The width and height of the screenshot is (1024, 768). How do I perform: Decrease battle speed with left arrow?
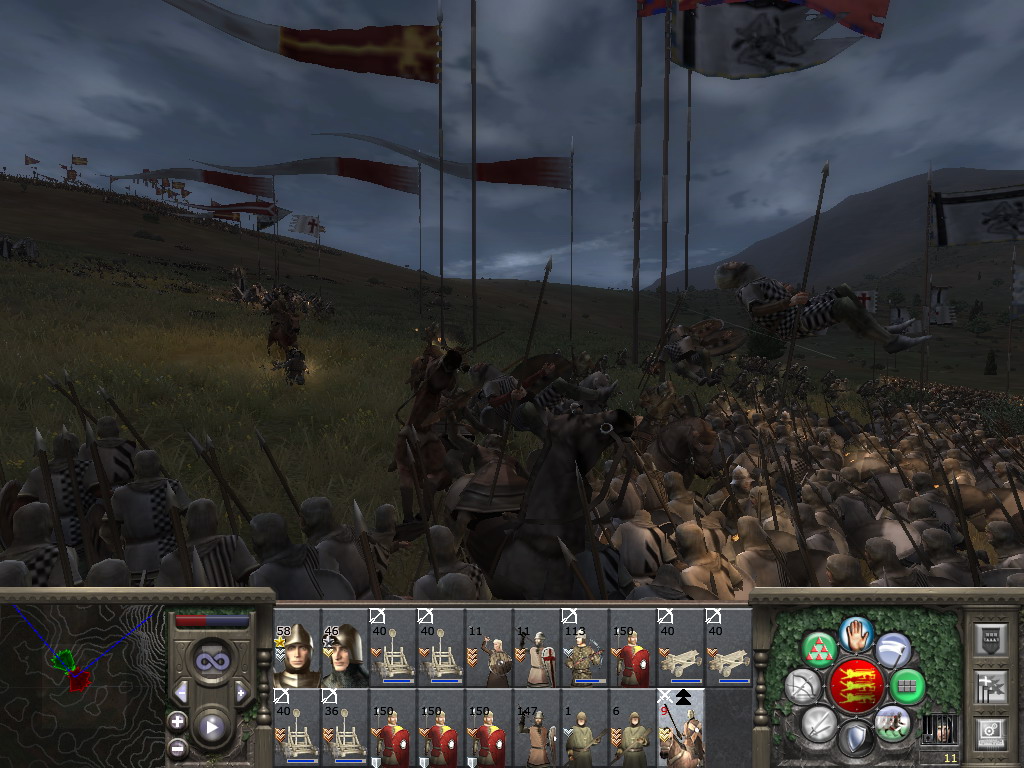pos(181,692)
